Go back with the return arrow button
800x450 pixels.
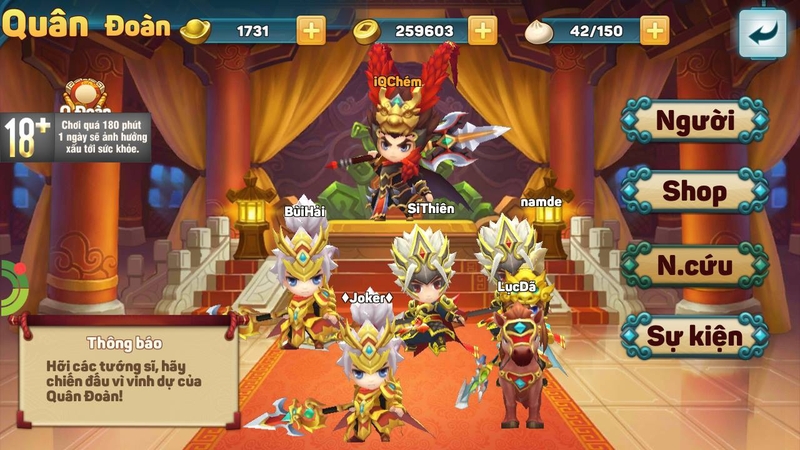point(762,34)
